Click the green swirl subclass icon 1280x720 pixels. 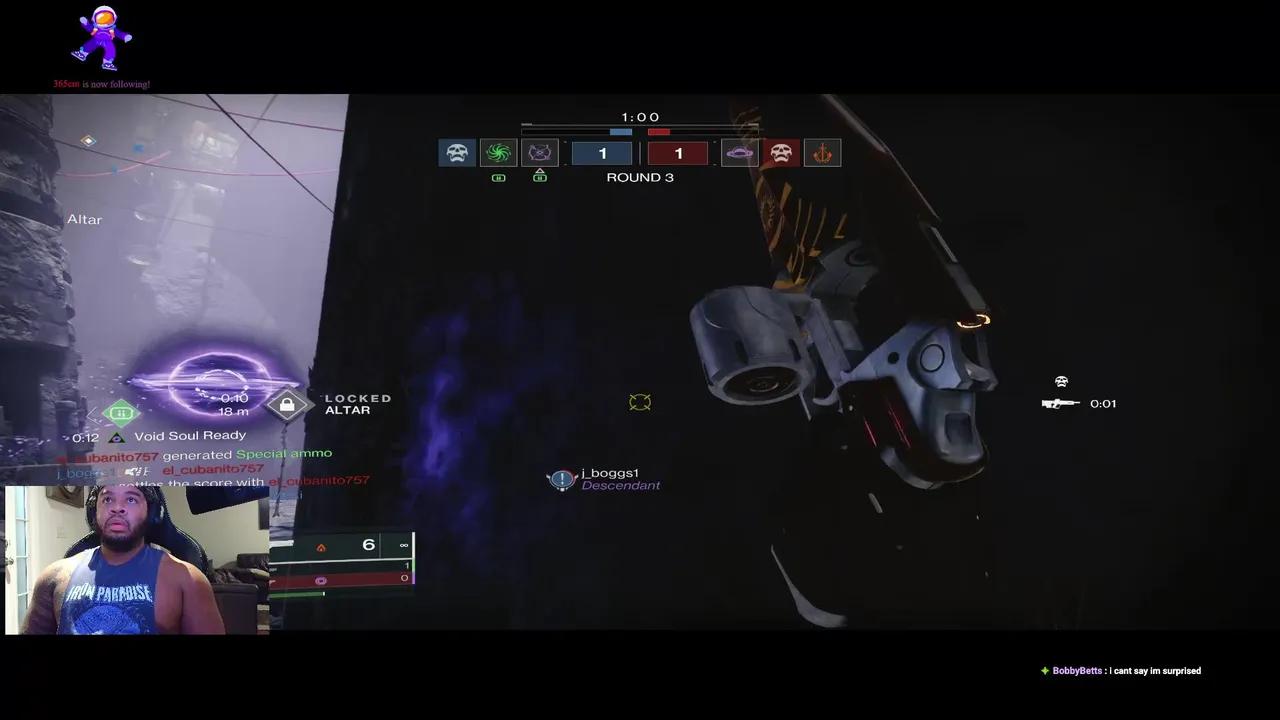[x=499, y=152]
